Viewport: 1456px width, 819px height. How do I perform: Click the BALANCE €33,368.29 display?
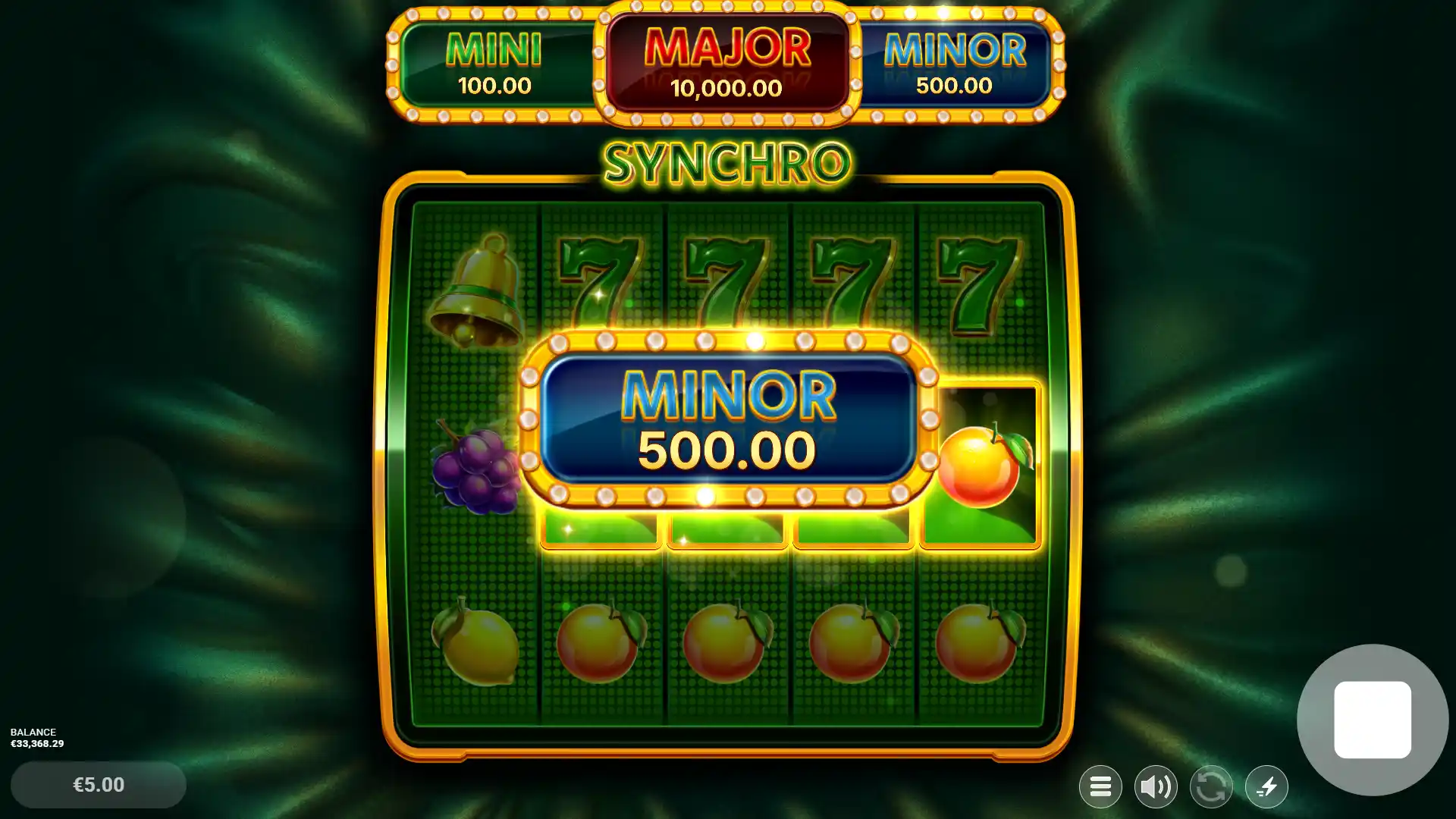coord(37,738)
